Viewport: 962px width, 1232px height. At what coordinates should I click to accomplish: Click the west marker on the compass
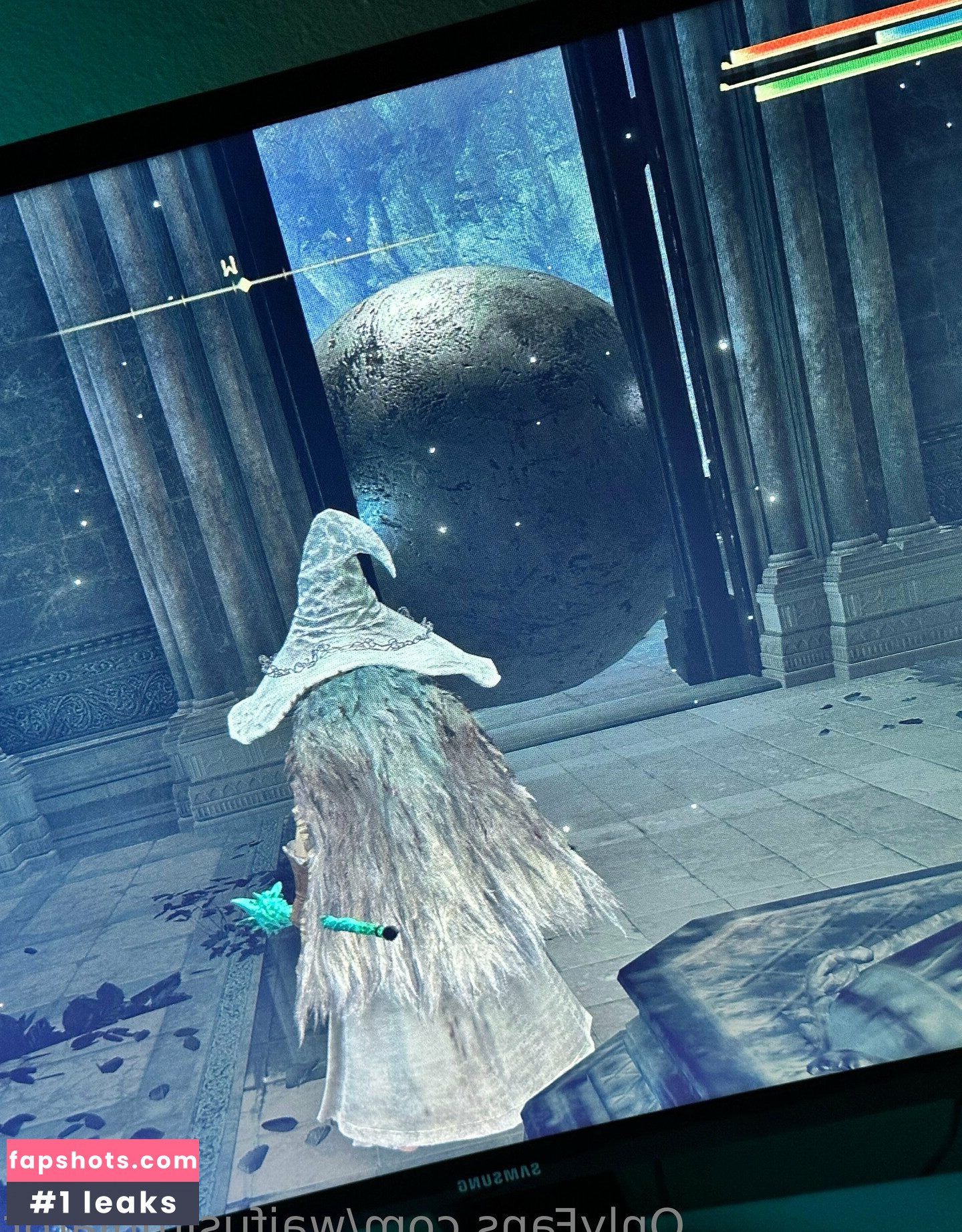click(230, 269)
